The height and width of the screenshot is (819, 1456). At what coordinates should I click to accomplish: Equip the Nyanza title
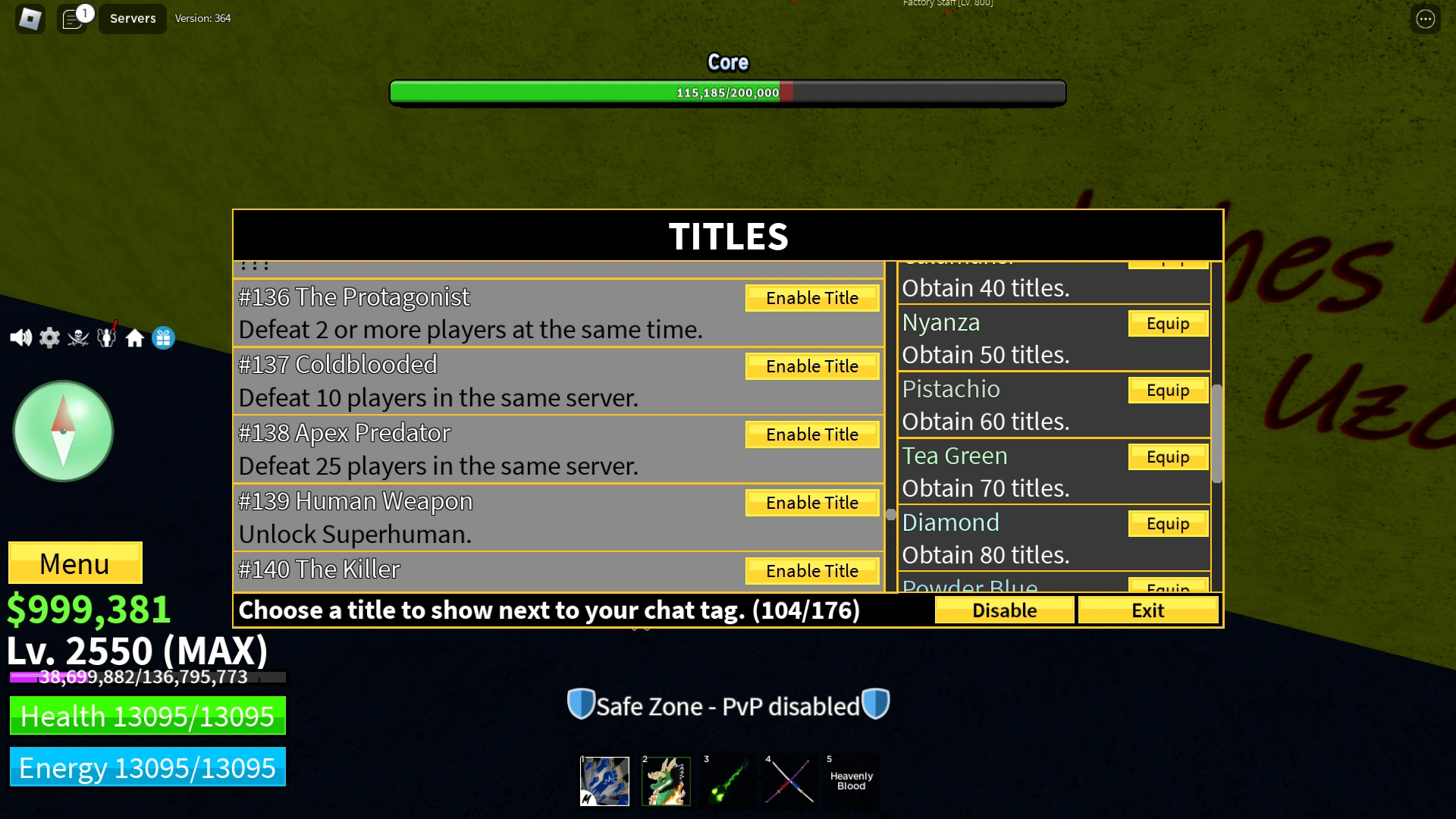(1167, 323)
